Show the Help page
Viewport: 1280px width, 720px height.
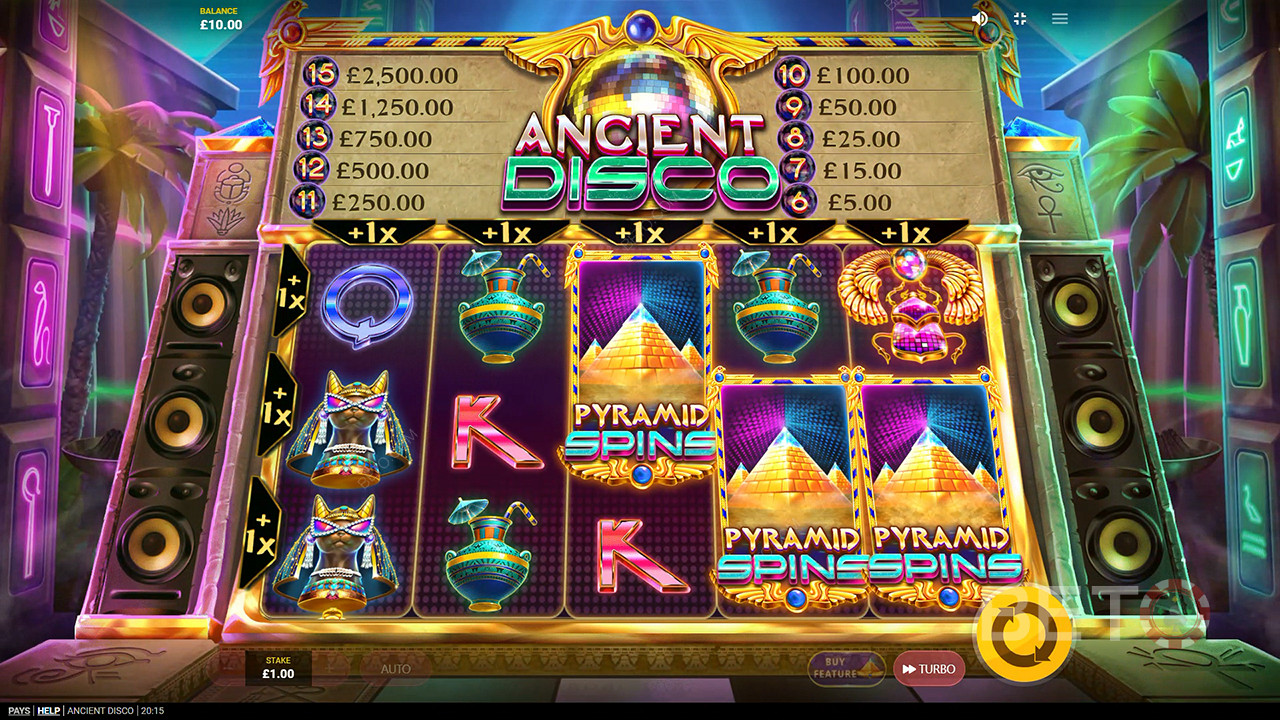(x=48, y=711)
